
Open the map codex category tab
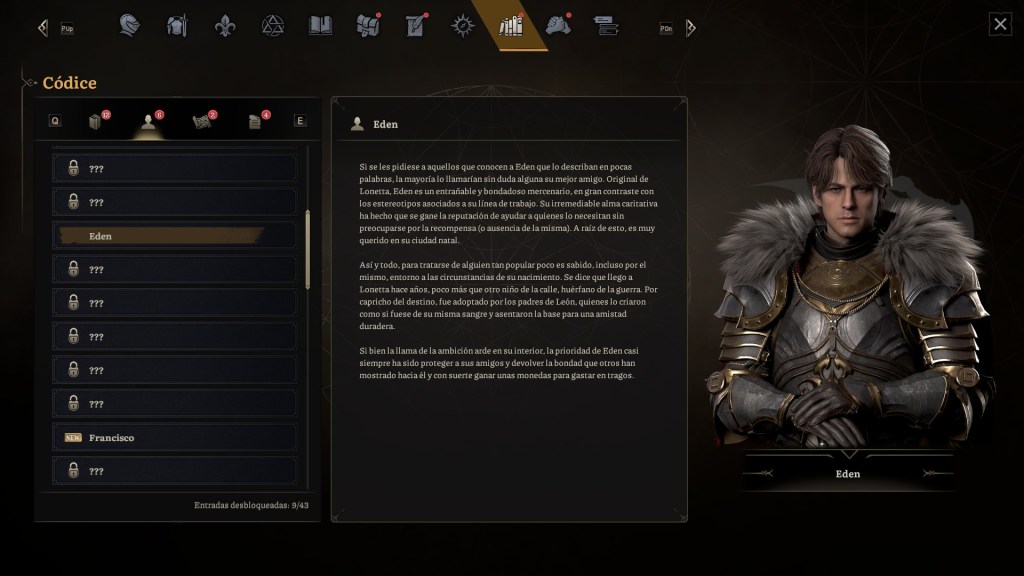pyautogui.click(x=201, y=121)
